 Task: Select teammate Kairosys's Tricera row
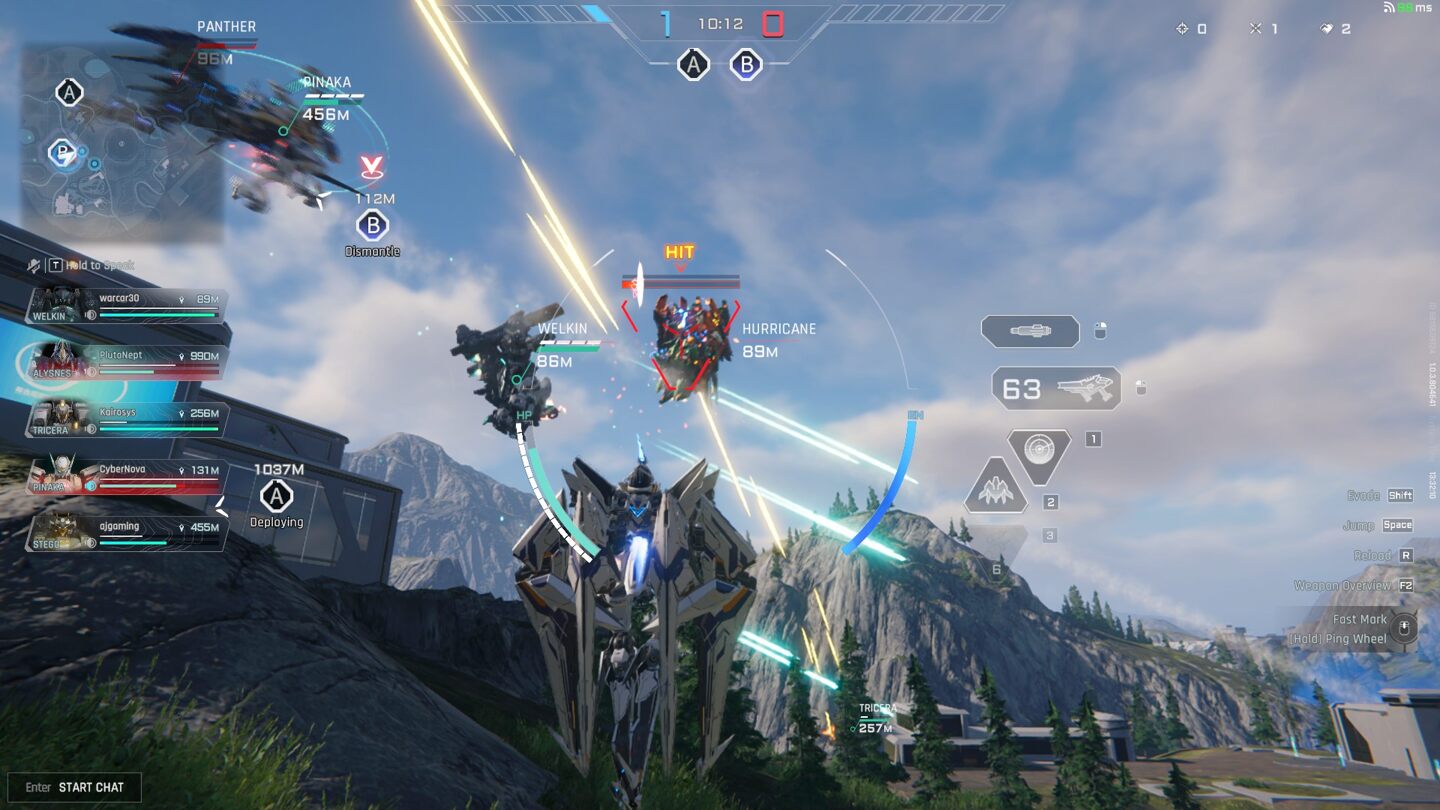pyautogui.click(x=127, y=419)
